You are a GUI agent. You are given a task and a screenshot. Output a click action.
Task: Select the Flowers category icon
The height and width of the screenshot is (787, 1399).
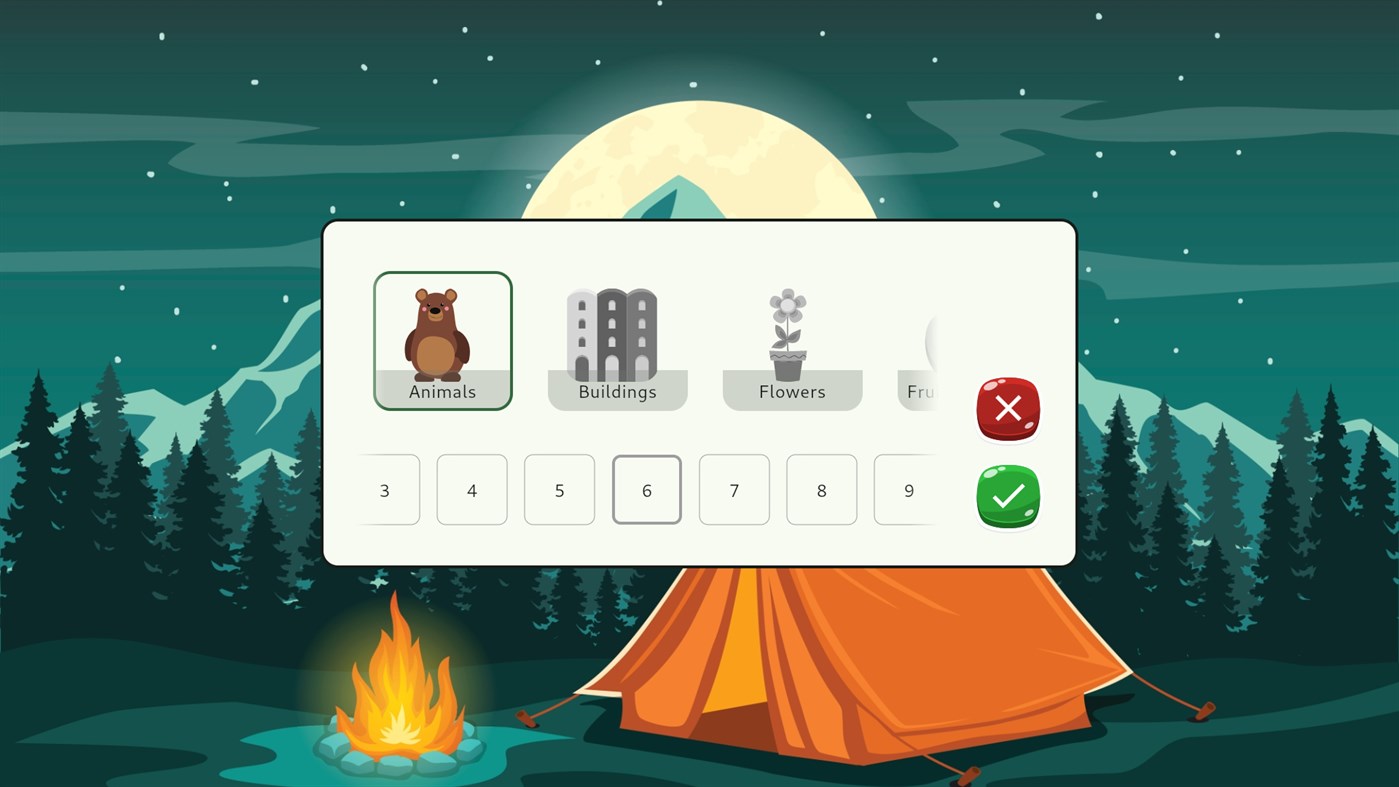click(x=792, y=340)
